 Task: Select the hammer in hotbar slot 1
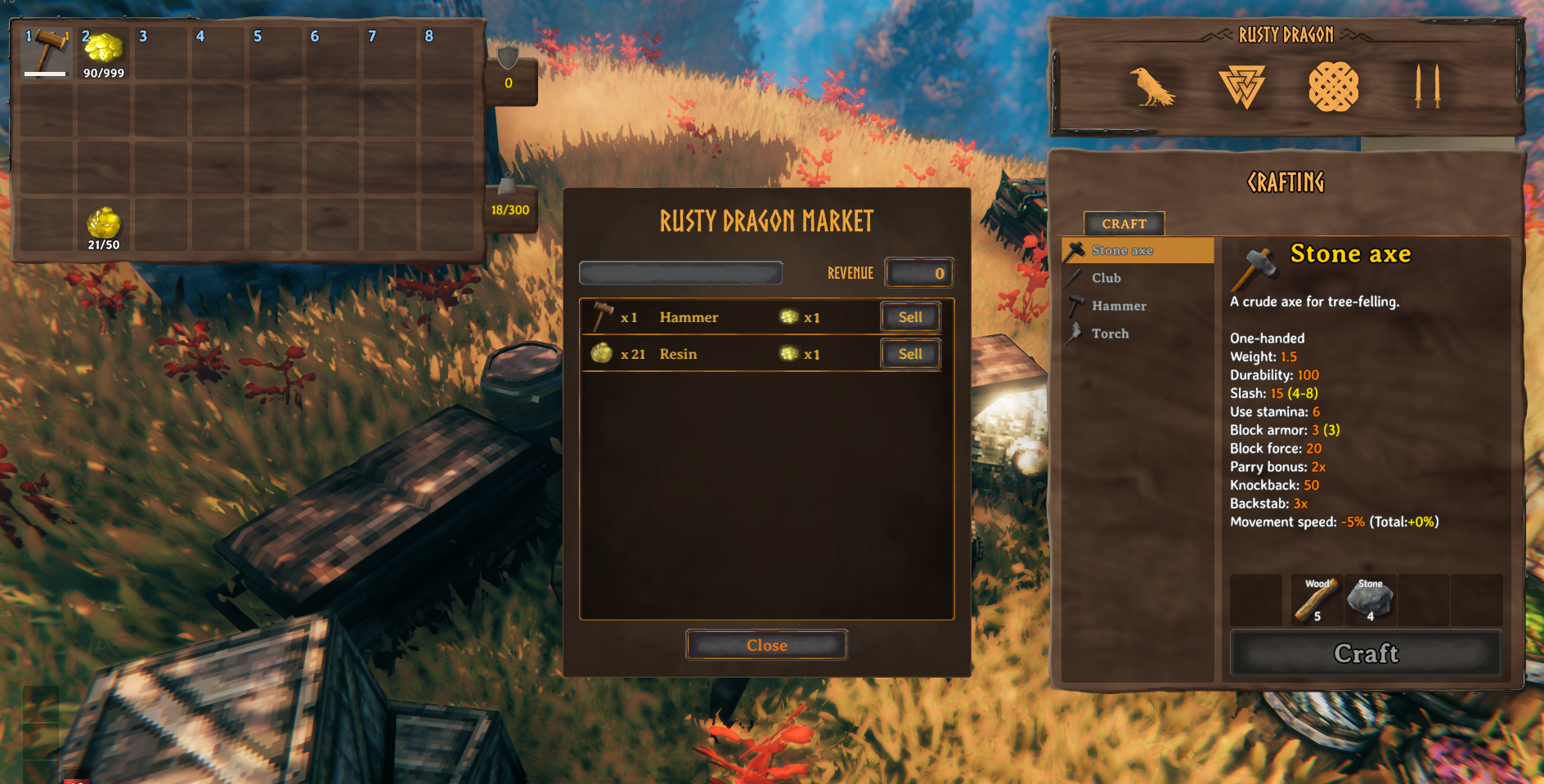(x=46, y=53)
